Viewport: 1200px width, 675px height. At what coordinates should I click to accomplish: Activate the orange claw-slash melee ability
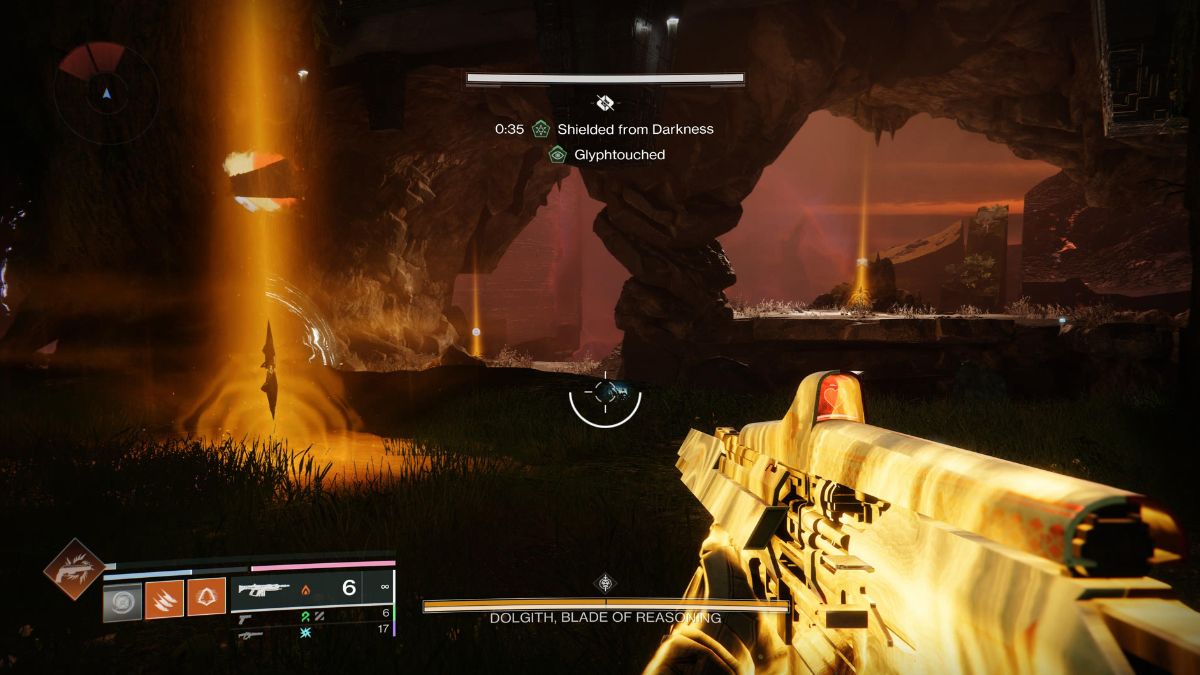coord(164,597)
